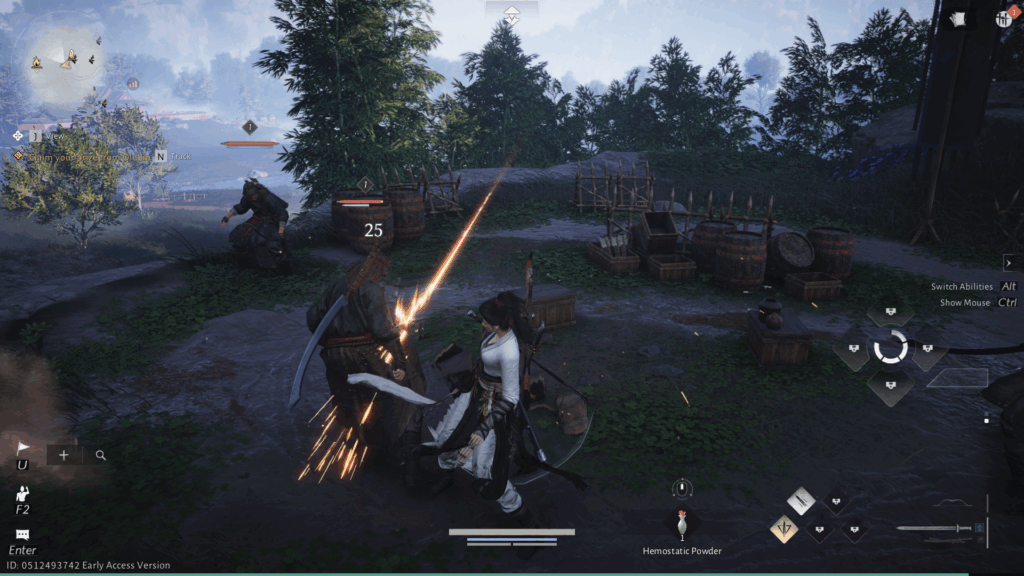This screenshot has height=576, width=1024.
Task: Open the scroll icon in the top-right corner
Action: coord(957,18)
